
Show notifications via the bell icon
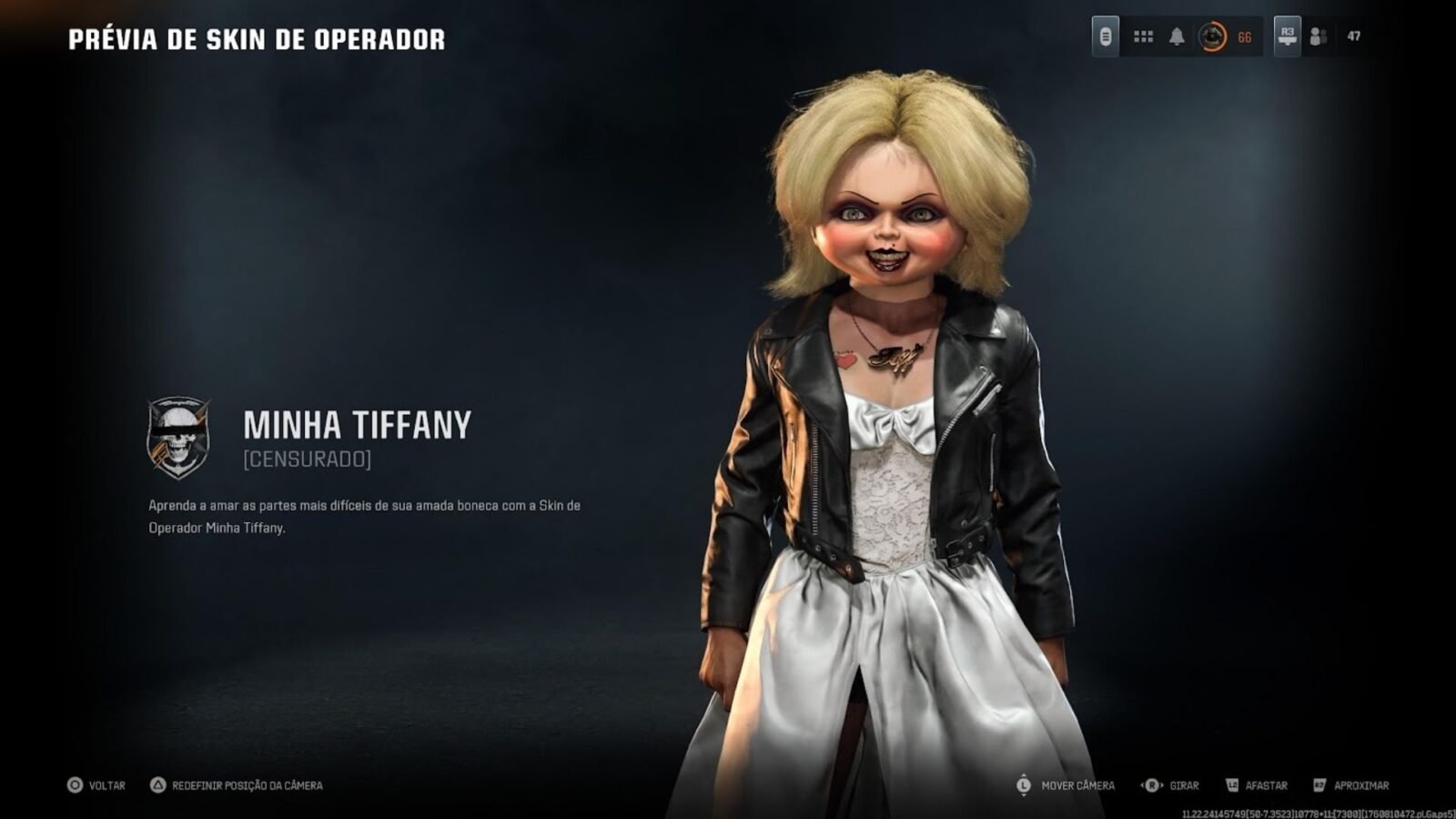pyautogui.click(x=1177, y=36)
